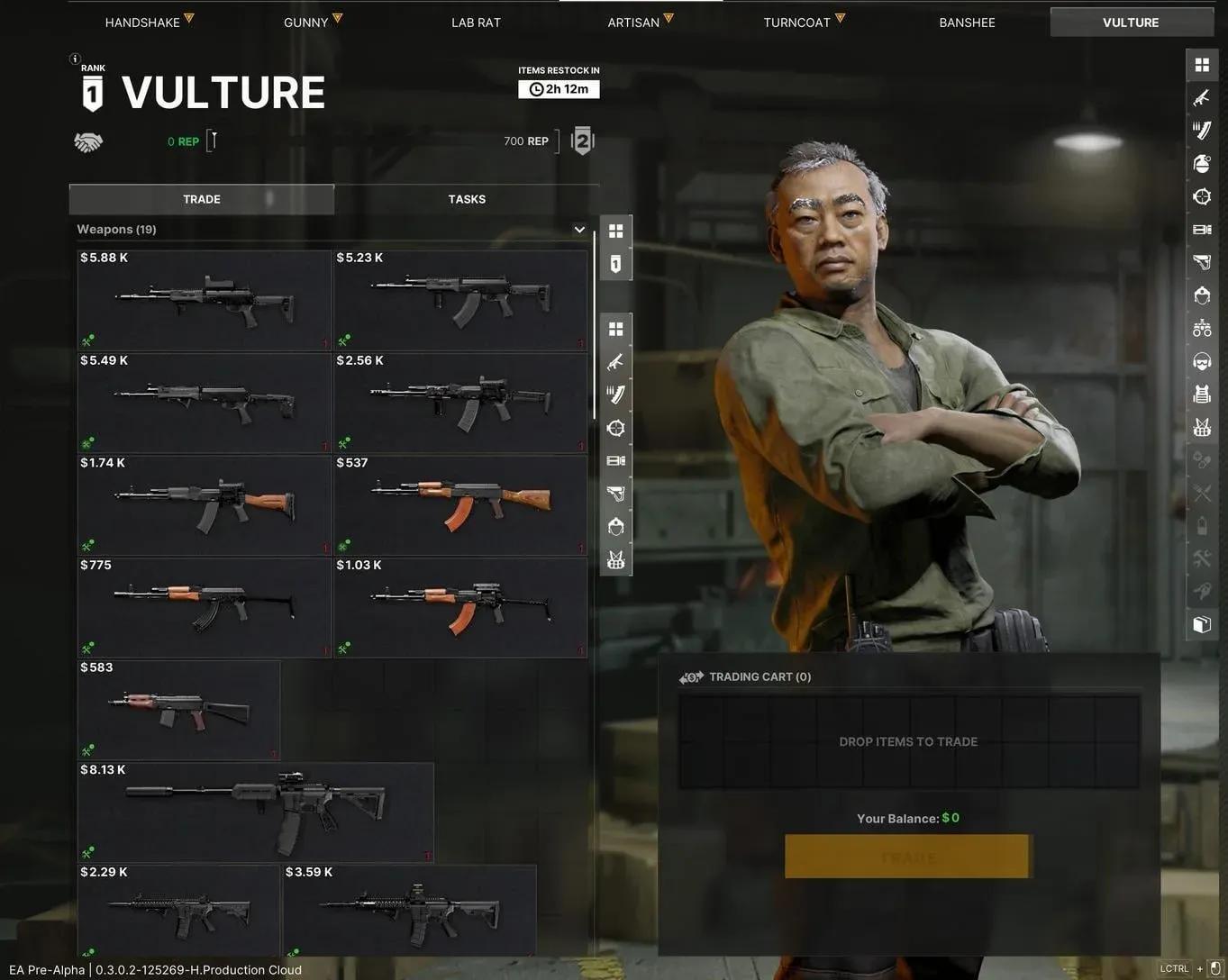Select the $3.59 K carbine
This screenshot has height=980, width=1228.
[x=409, y=910]
